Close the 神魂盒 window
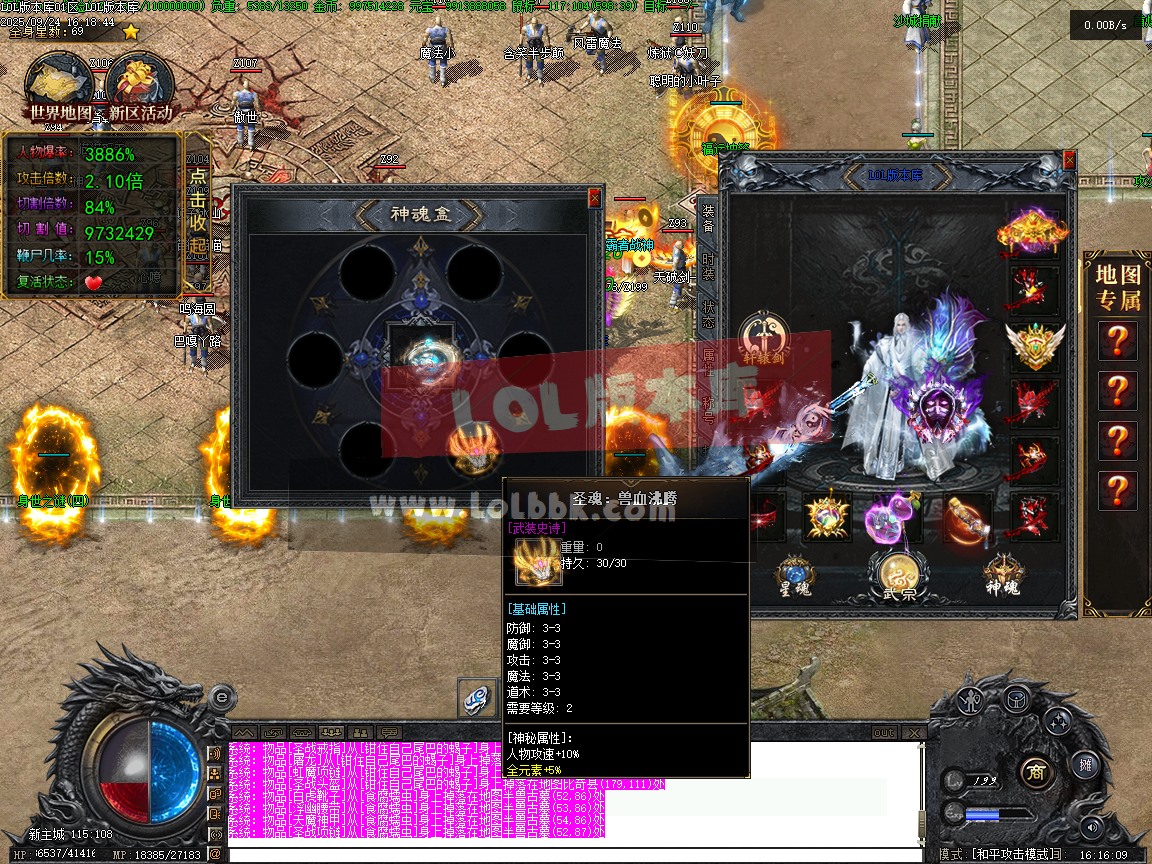 click(594, 198)
